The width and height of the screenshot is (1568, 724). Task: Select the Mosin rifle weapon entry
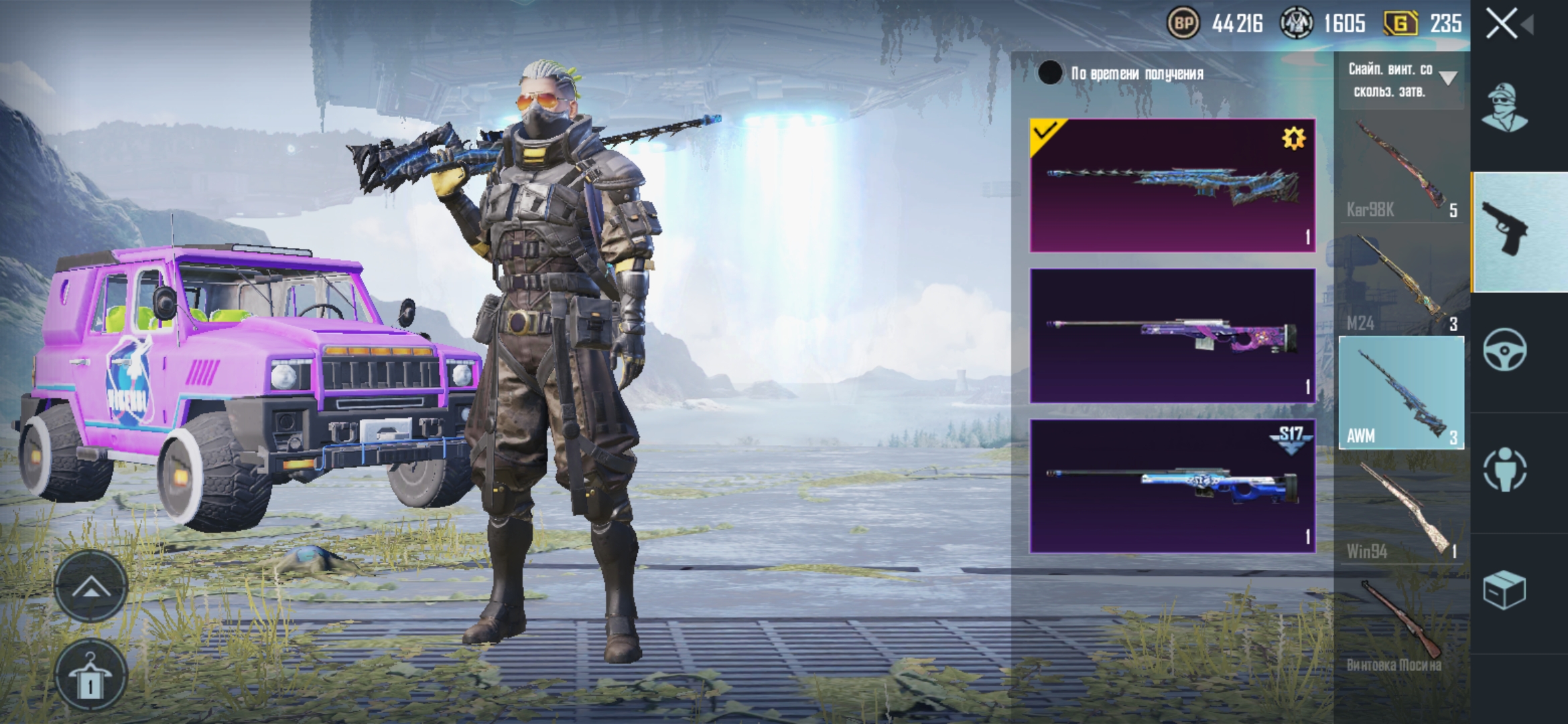point(1401,625)
